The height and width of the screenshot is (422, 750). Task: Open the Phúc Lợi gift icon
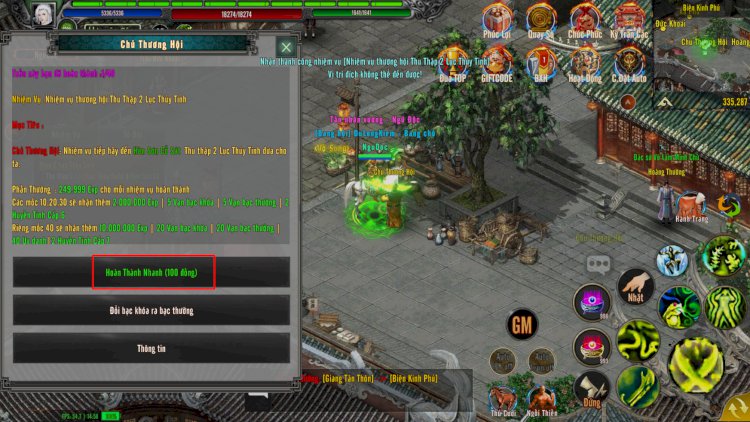click(497, 20)
